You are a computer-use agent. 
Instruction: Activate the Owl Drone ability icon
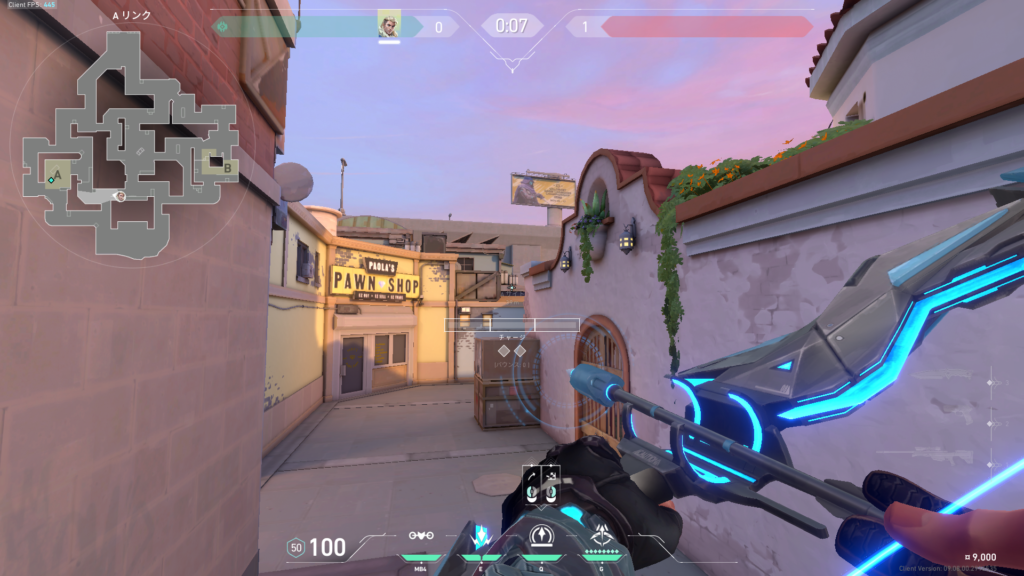(x=419, y=536)
